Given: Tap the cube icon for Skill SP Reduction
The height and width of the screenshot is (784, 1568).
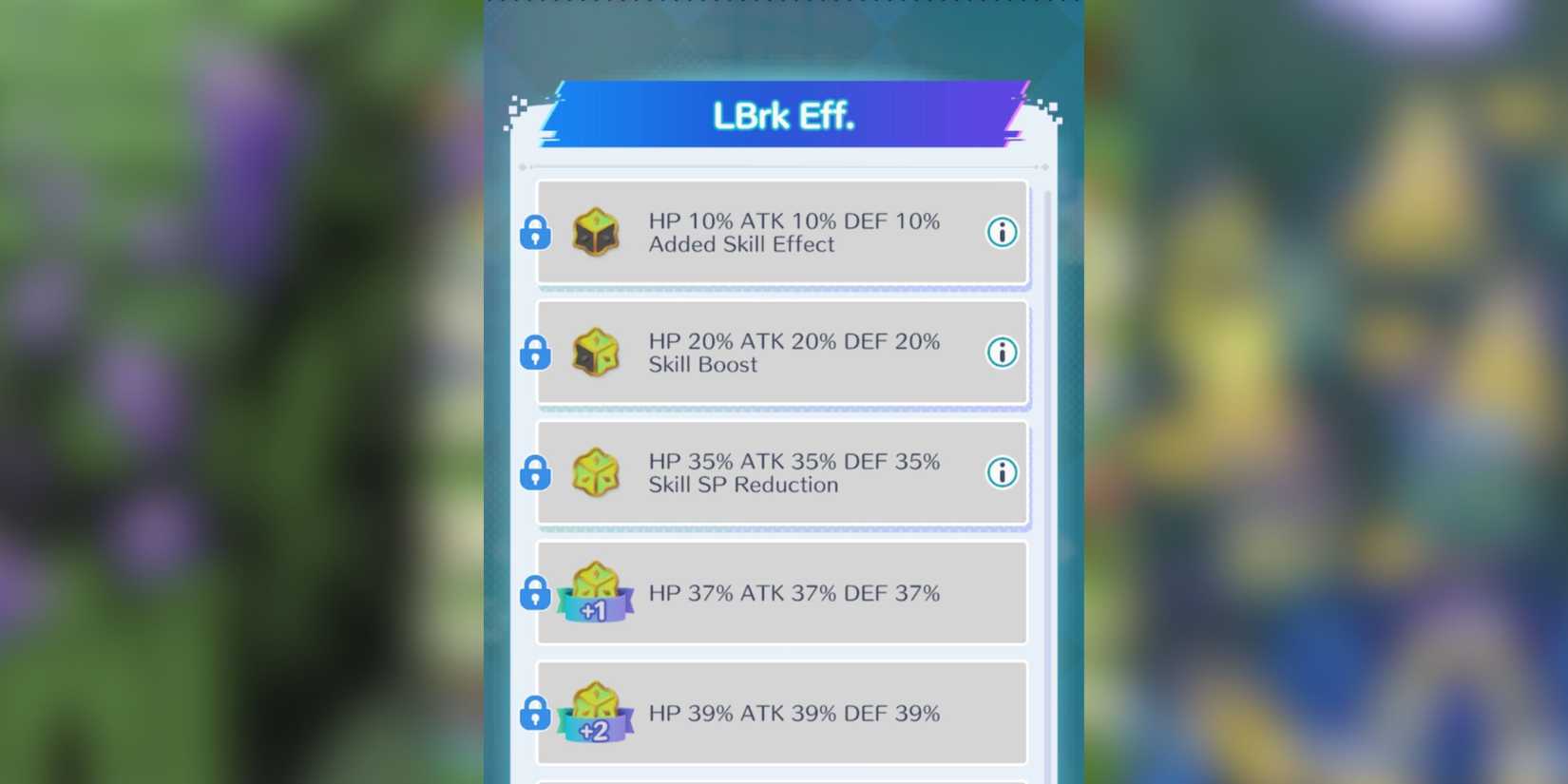Looking at the screenshot, I should [594, 472].
